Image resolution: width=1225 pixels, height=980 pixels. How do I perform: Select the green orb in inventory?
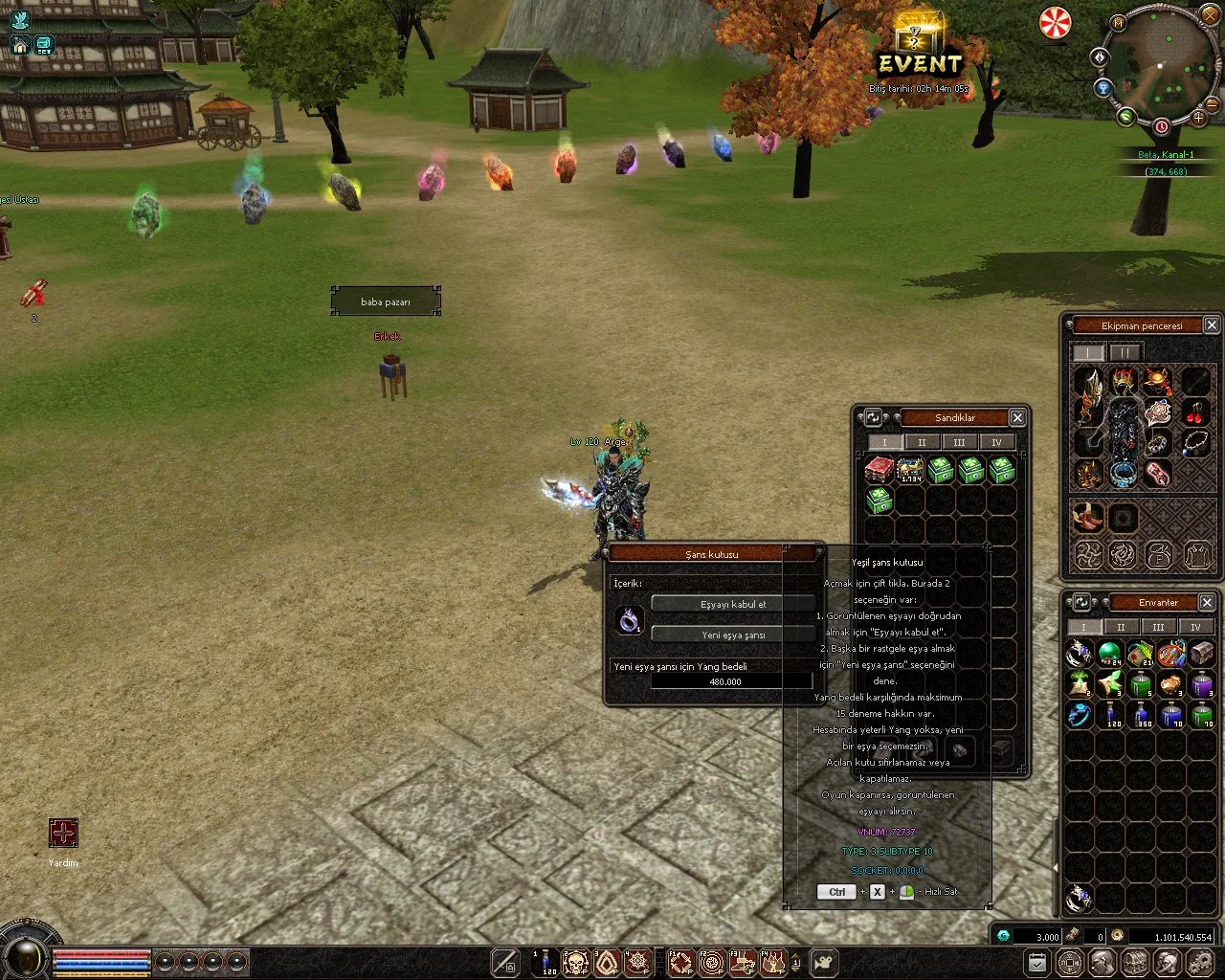(1109, 654)
